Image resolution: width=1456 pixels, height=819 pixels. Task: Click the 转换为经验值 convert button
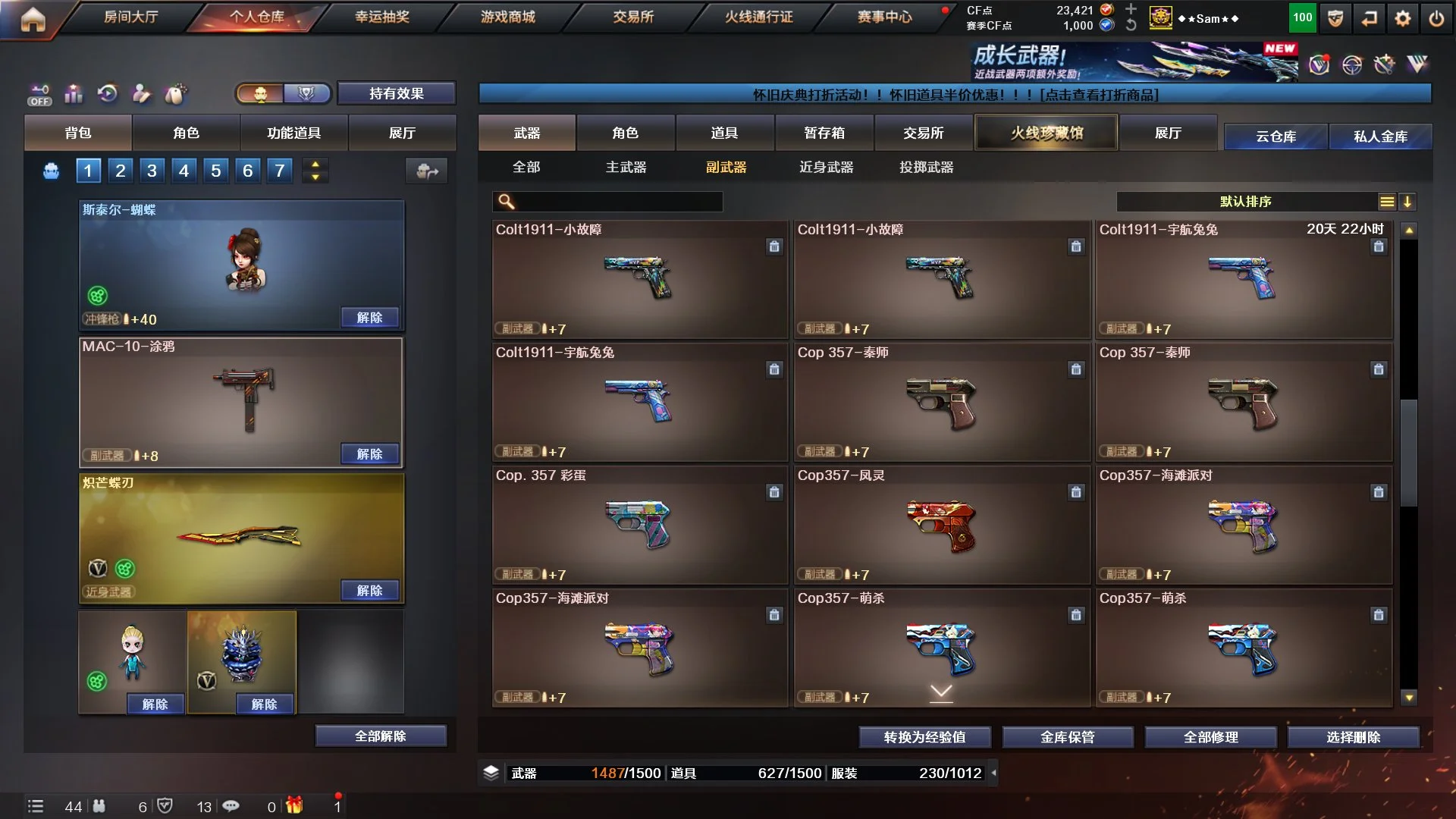[x=924, y=736]
